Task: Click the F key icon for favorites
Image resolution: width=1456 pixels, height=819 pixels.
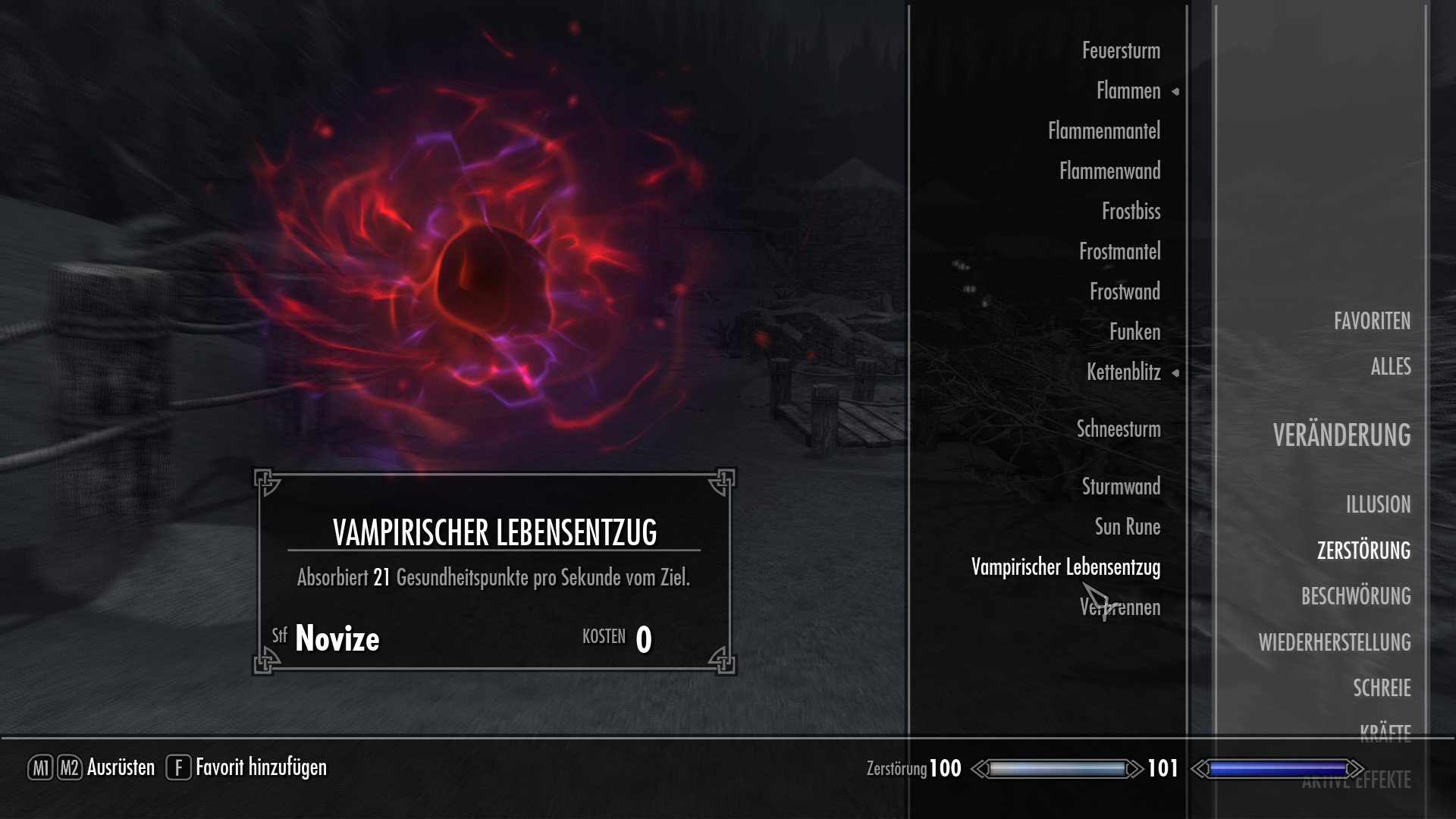Action: click(179, 767)
